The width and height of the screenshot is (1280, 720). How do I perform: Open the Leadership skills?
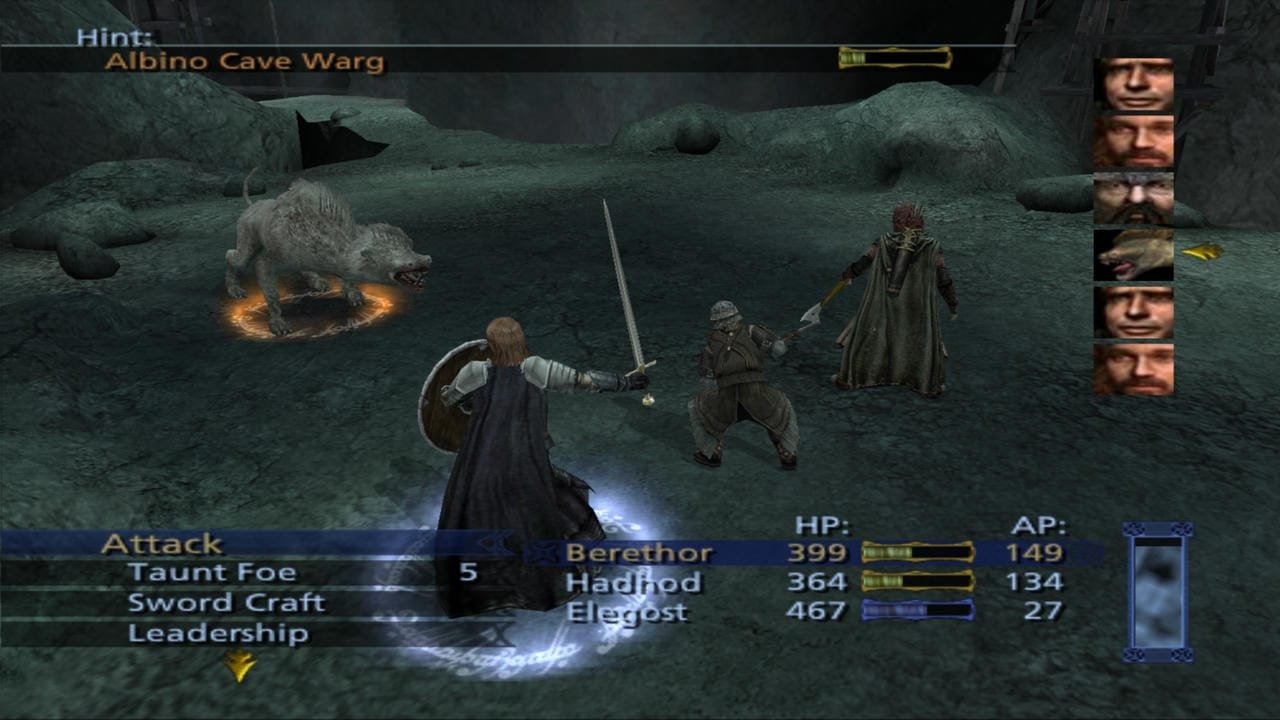(218, 633)
